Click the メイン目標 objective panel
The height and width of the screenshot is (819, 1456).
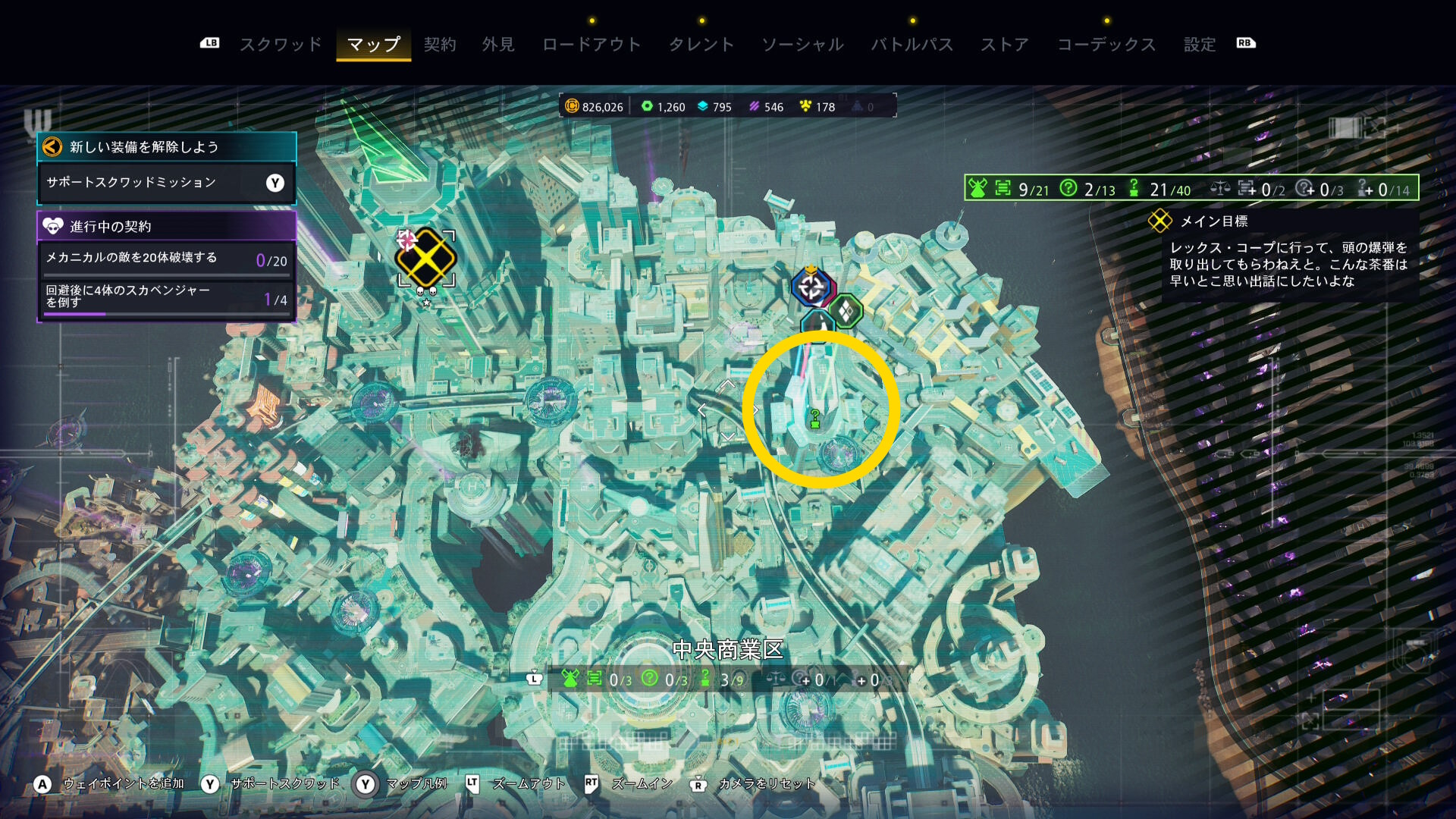pyautogui.click(x=1289, y=255)
